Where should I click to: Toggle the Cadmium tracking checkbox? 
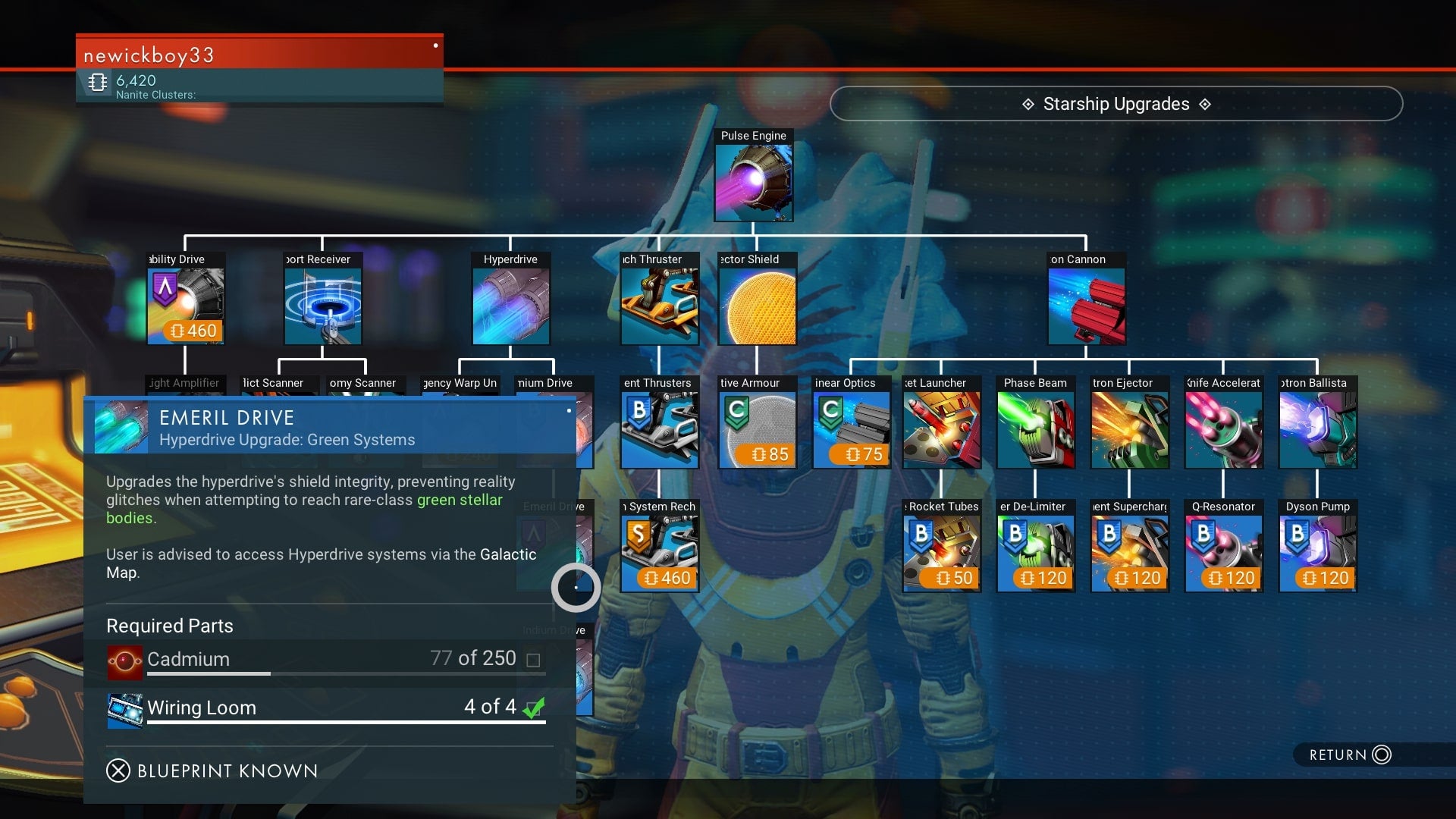click(534, 659)
